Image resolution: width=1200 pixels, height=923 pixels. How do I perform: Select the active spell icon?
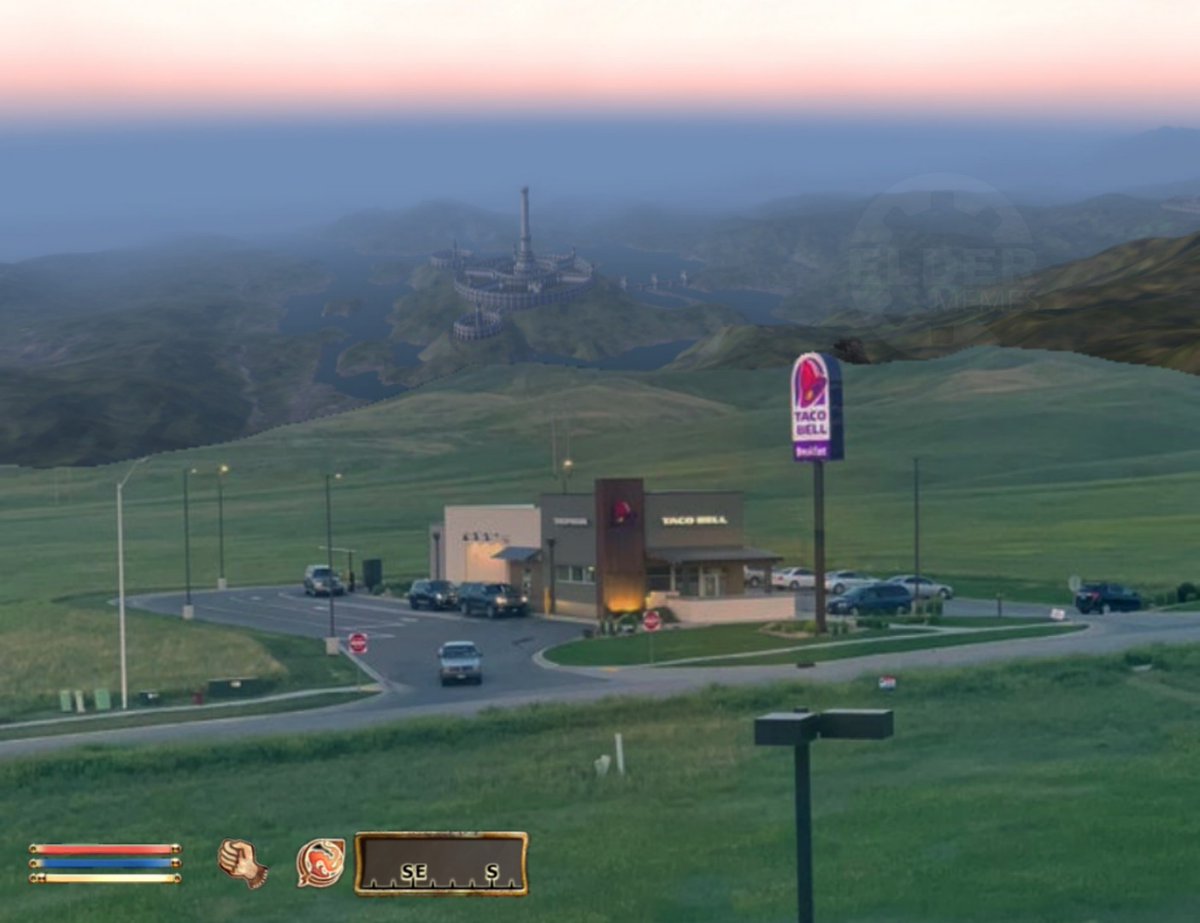pos(320,862)
